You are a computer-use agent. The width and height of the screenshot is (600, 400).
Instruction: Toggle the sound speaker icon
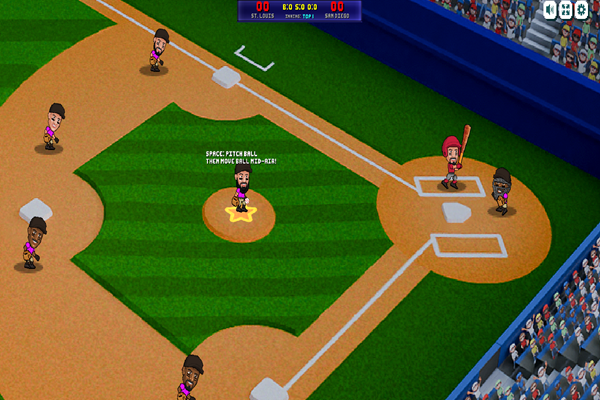pos(552,9)
